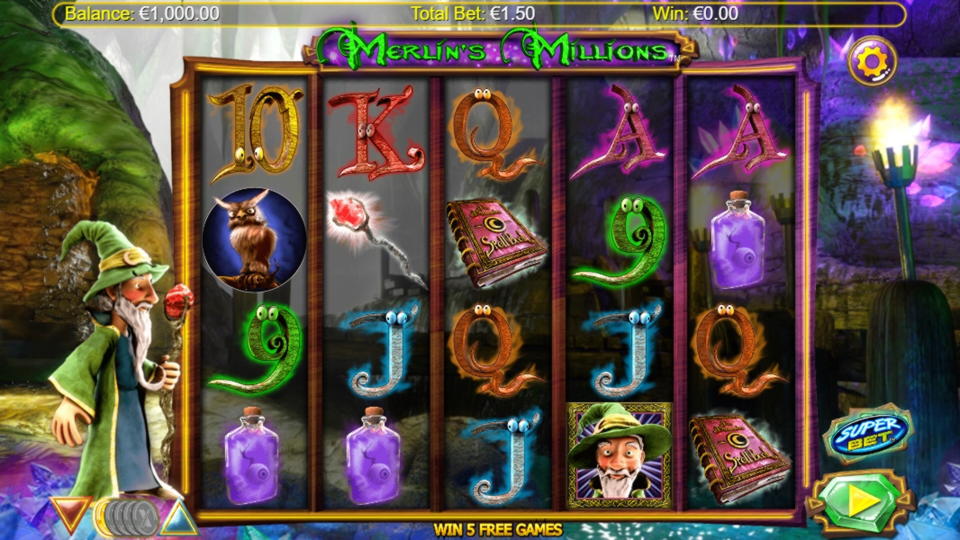Decrease the bet with the red down triangle

coord(71,514)
